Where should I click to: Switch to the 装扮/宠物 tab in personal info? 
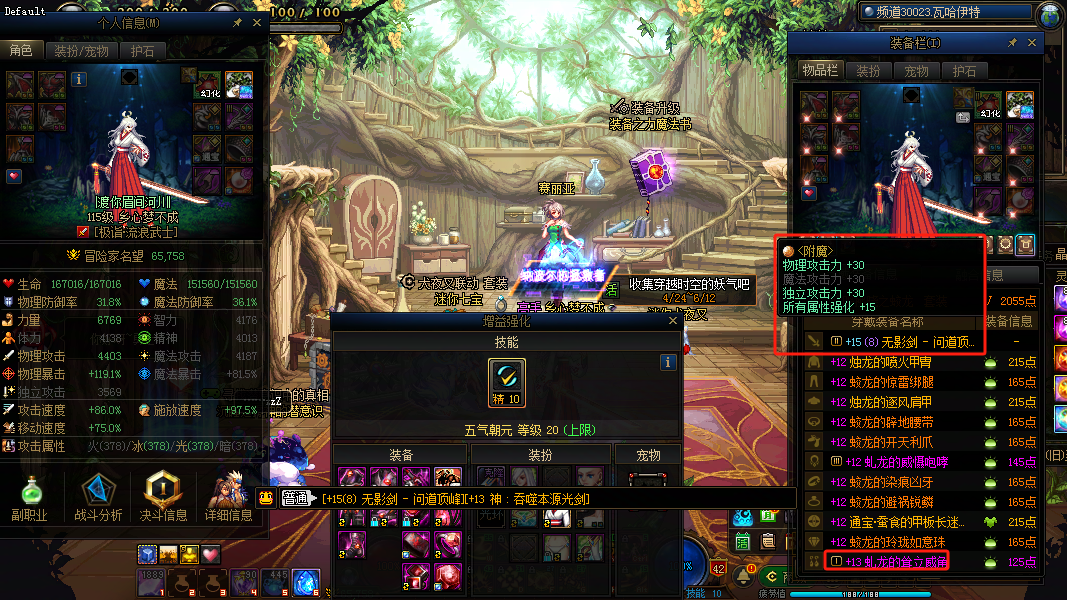82,50
